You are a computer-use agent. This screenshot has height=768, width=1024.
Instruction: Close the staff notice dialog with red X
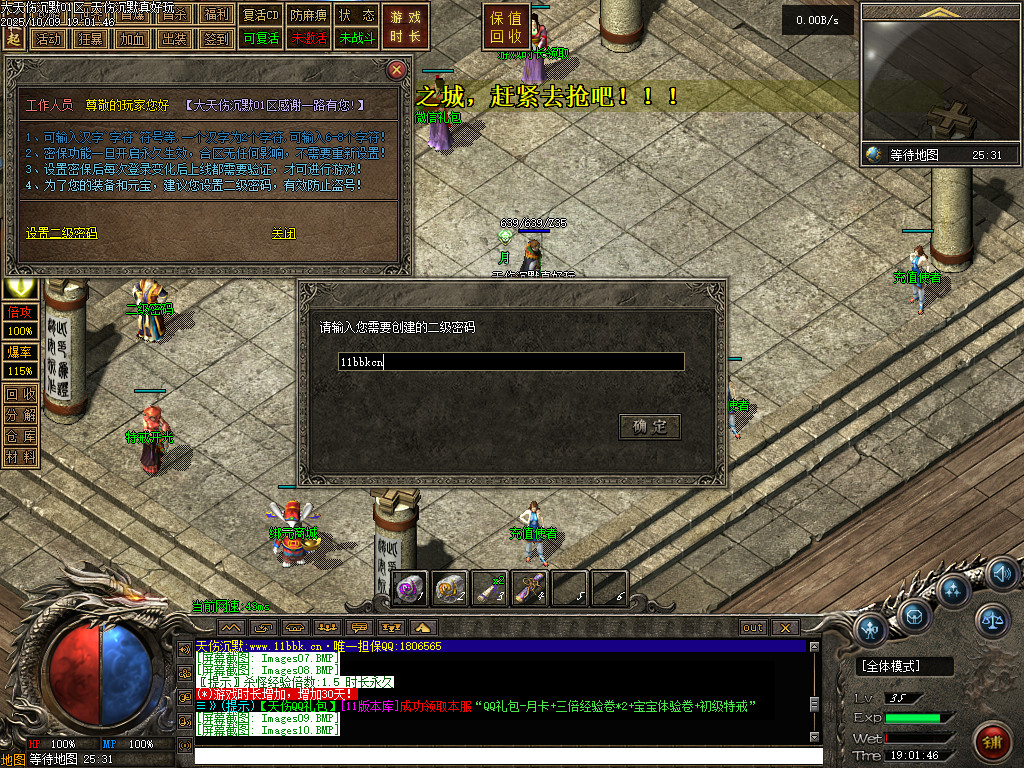pyautogui.click(x=397, y=69)
